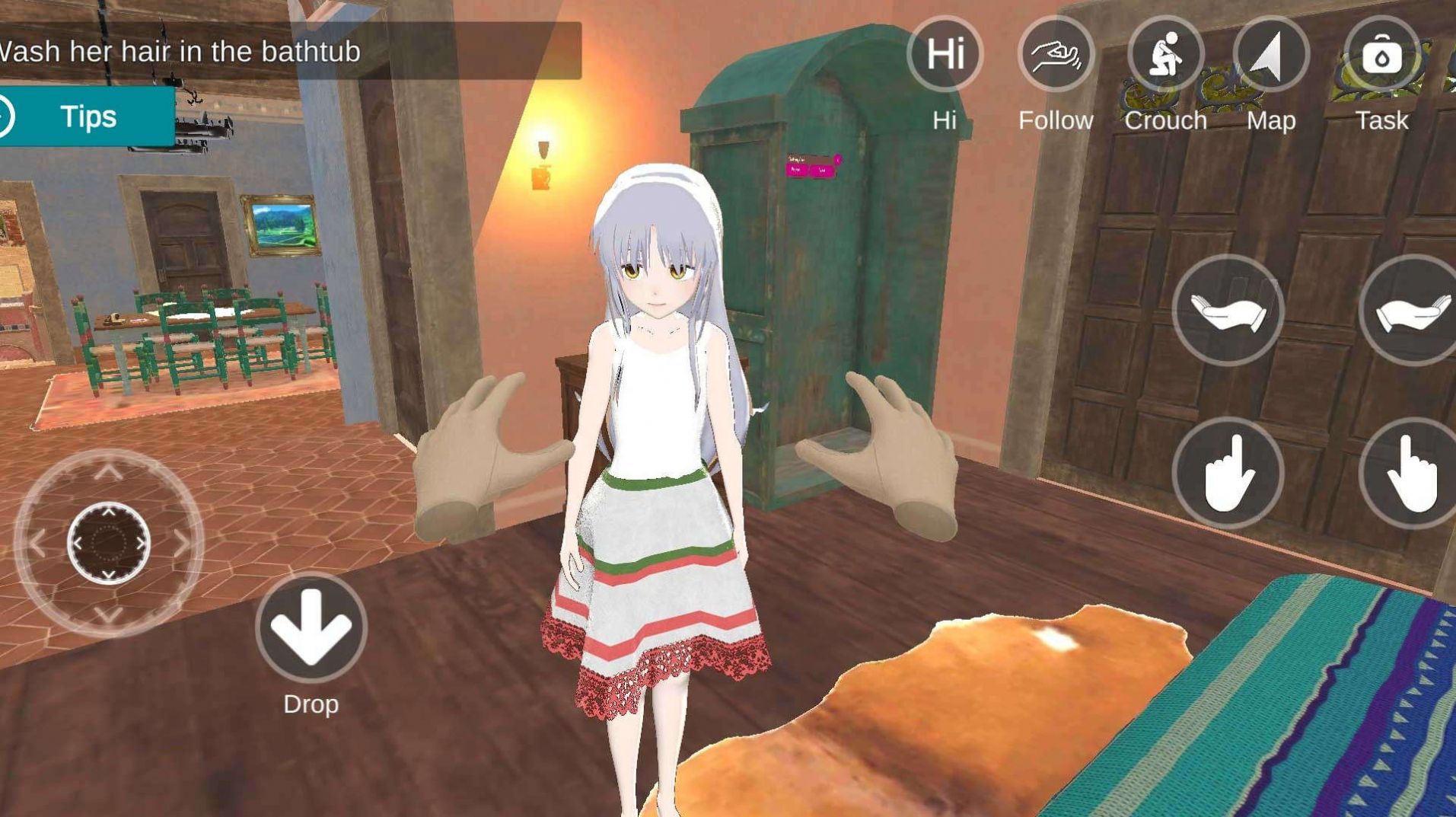Select the right pointing-finger button
The width and height of the screenshot is (1456, 817).
[x=1410, y=474]
